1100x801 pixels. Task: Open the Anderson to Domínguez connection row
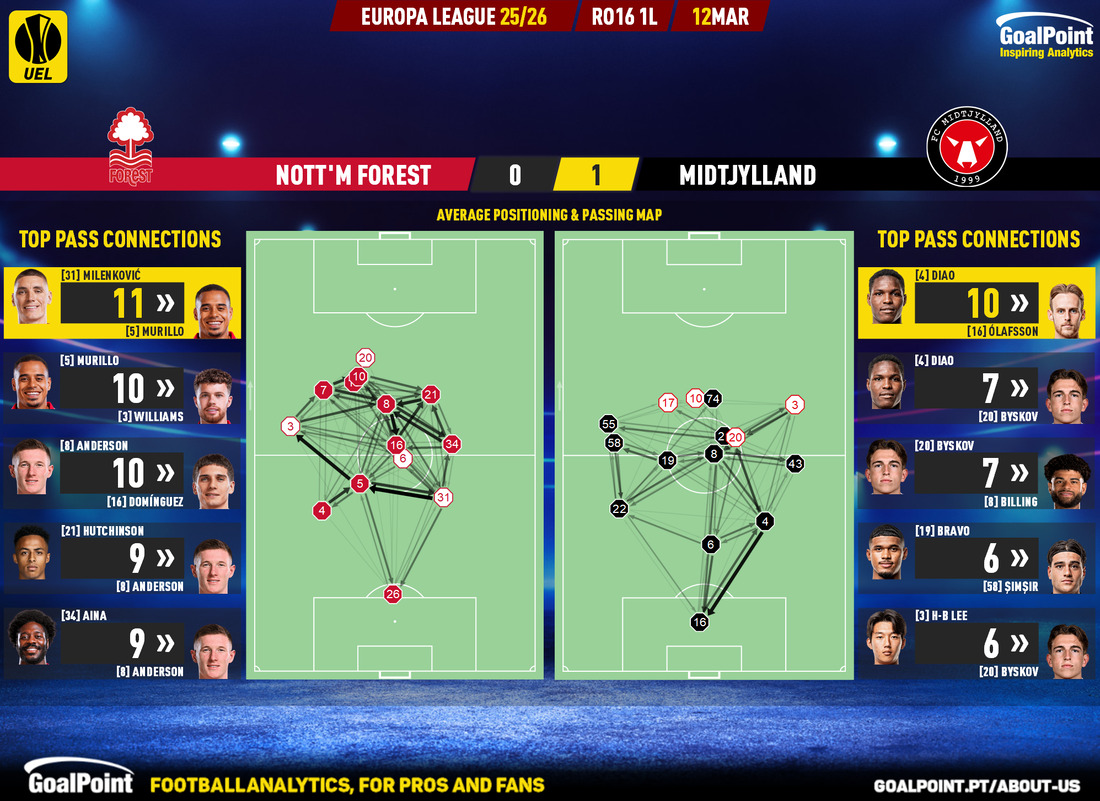click(121, 473)
